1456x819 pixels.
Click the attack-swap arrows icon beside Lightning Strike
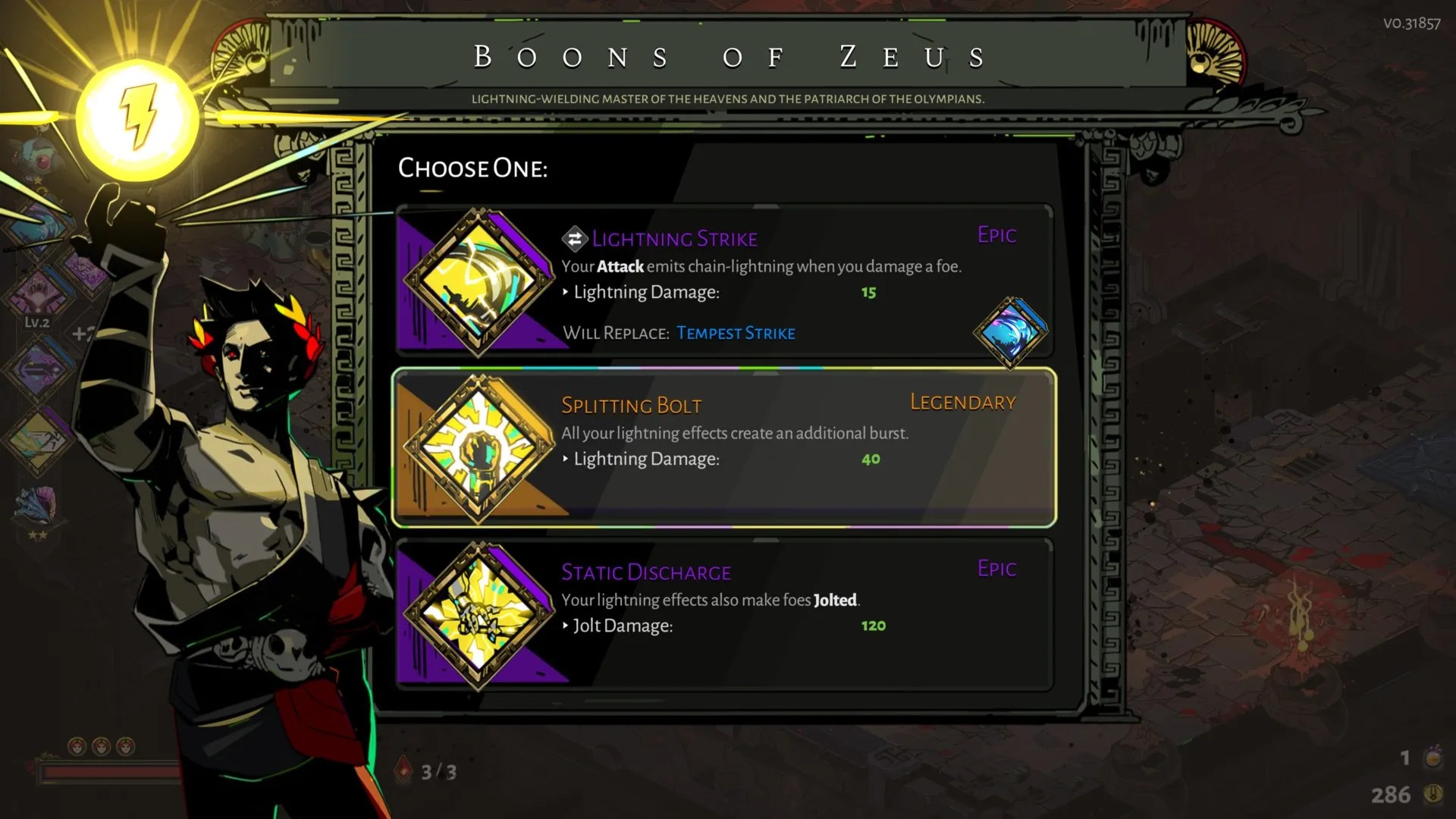574,238
